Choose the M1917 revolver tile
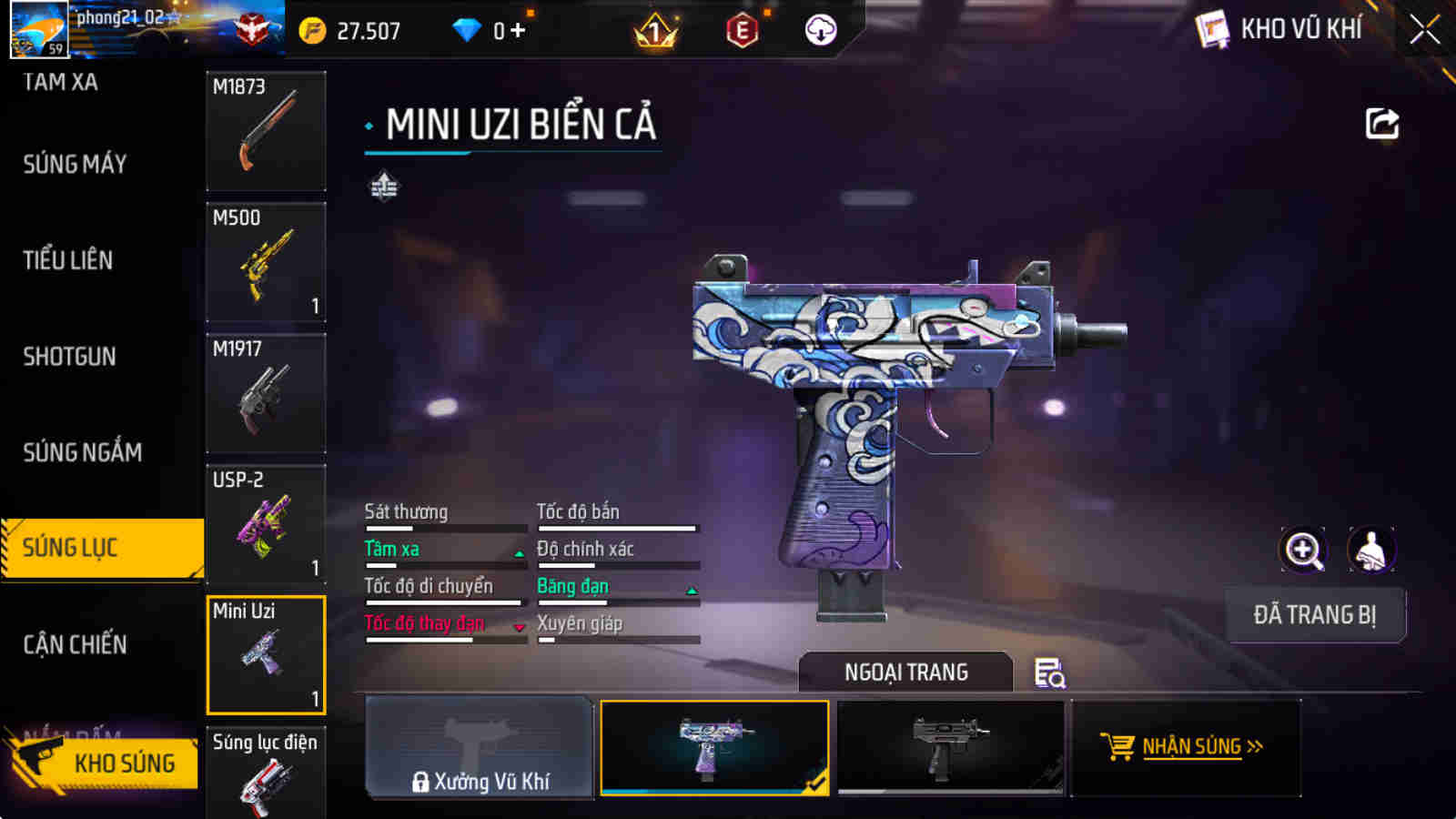1456x819 pixels. [x=266, y=393]
